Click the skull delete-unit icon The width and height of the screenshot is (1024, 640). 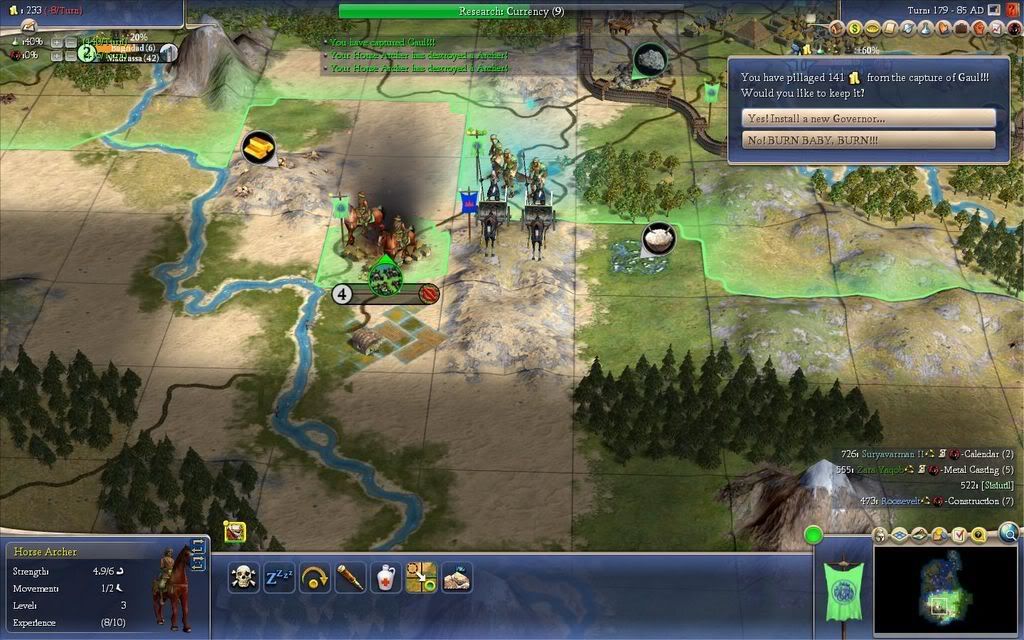[x=243, y=577]
